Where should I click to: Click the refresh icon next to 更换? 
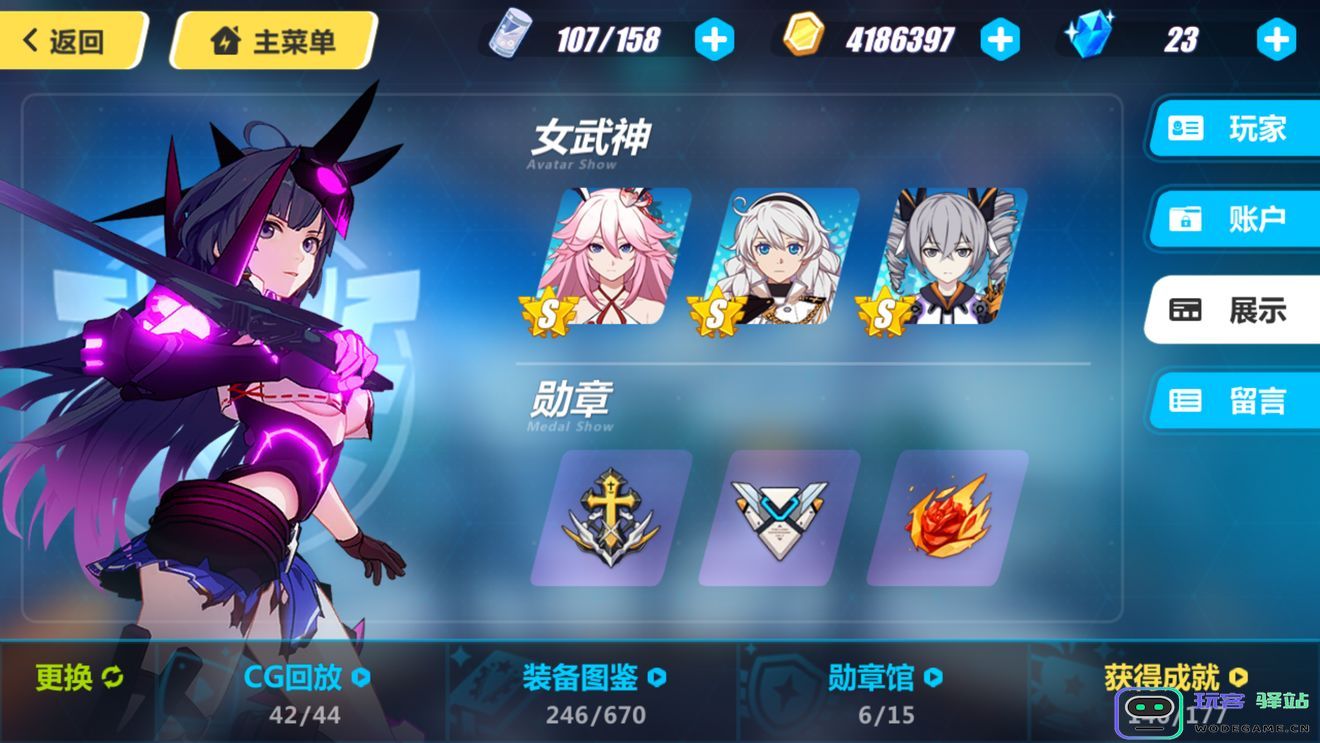pyautogui.click(x=110, y=677)
